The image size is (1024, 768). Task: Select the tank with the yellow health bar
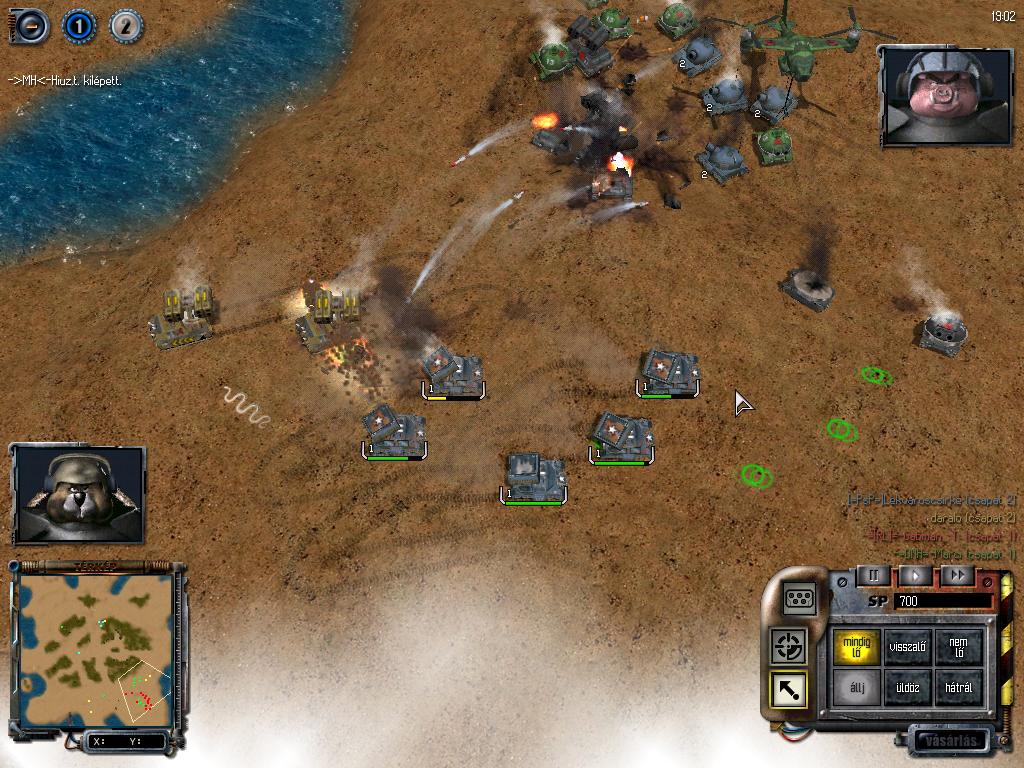(453, 372)
